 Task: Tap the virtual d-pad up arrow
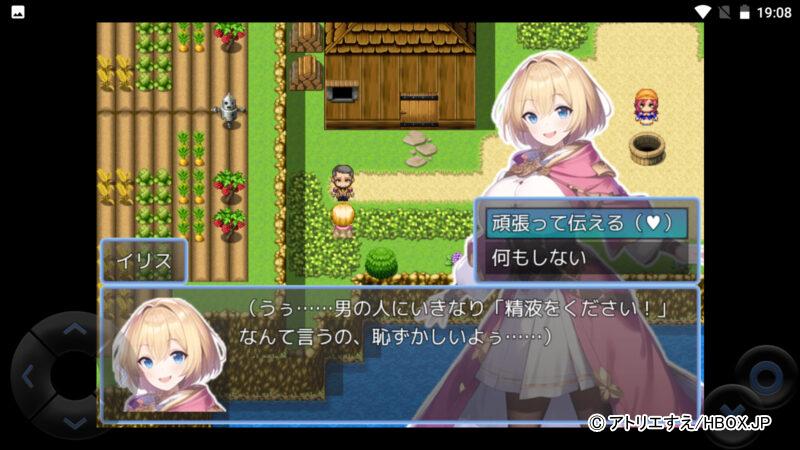(75, 329)
